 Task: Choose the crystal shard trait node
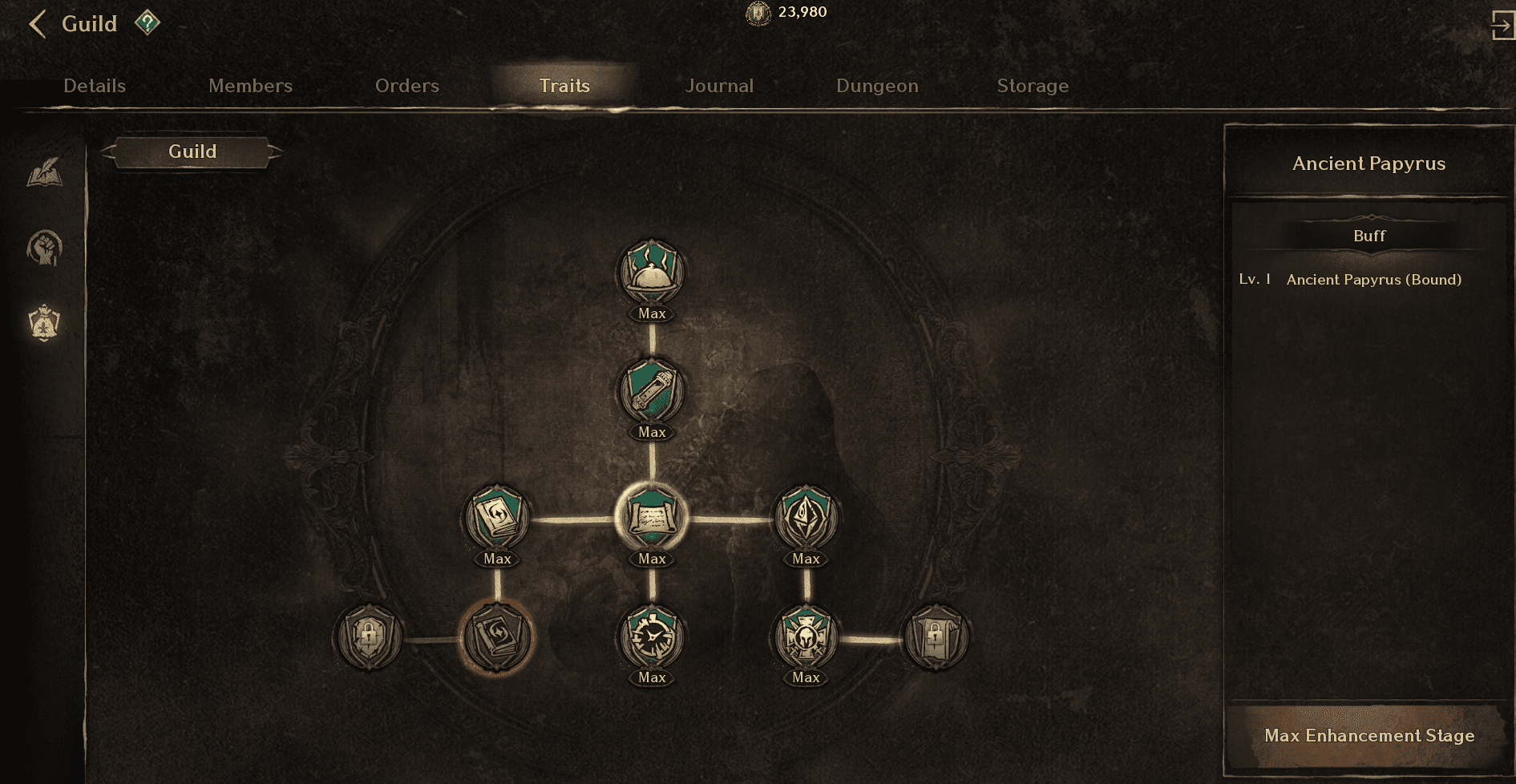[806, 517]
